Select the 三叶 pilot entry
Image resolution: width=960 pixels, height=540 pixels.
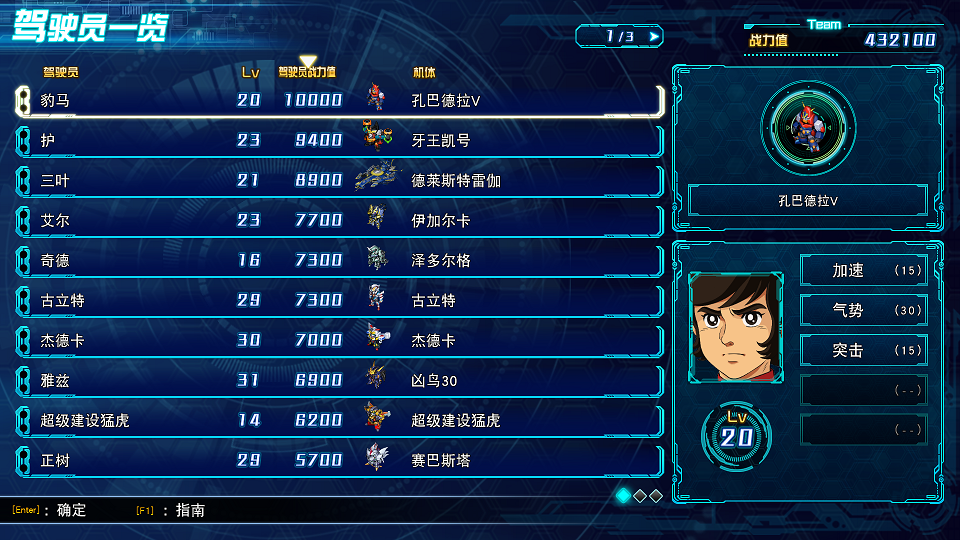pyautogui.click(x=340, y=180)
